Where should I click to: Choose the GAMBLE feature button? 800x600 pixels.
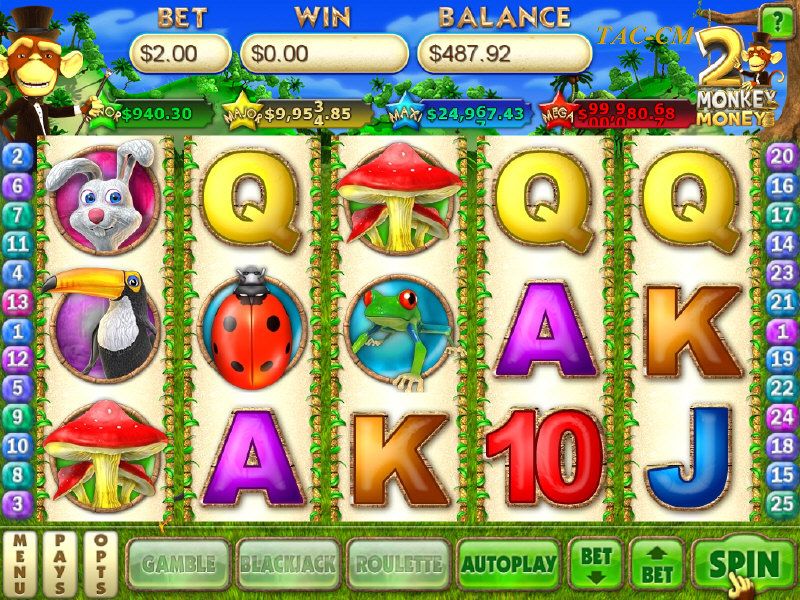tap(178, 564)
